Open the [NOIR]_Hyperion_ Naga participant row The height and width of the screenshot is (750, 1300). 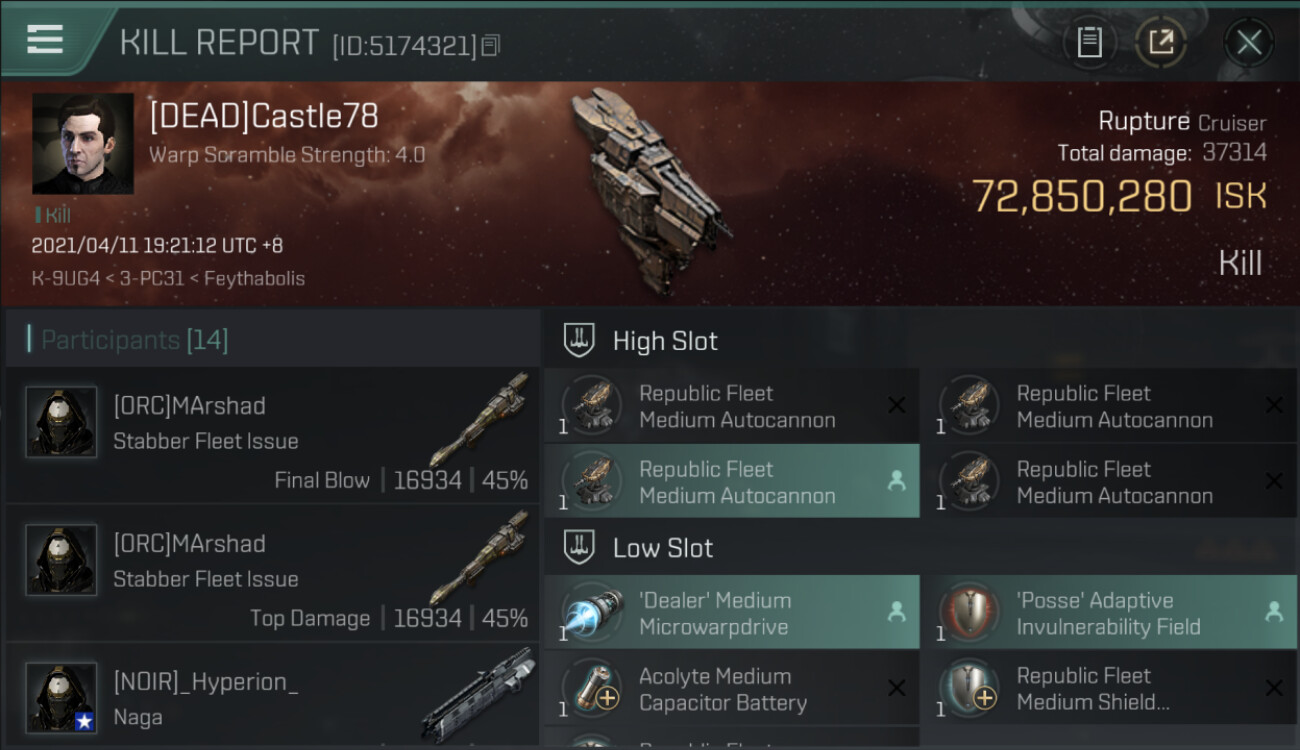(x=272, y=698)
